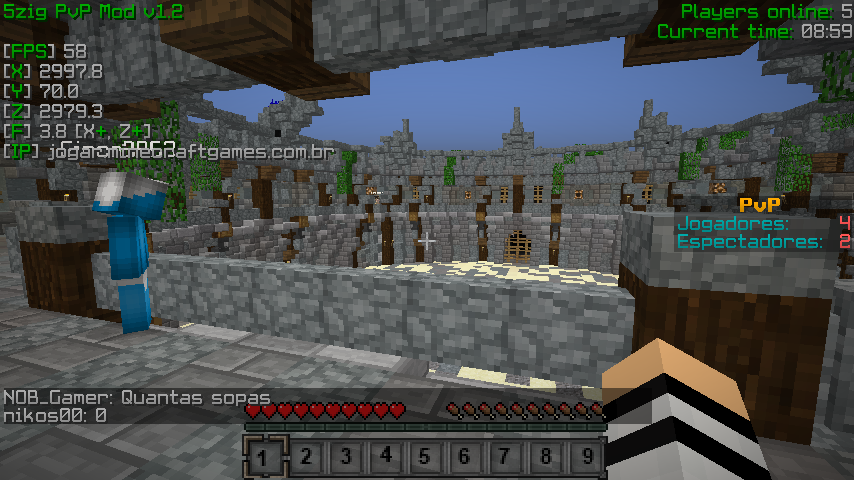The width and height of the screenshot is (854, 480).
Task: Select hotbar slot number 9
Action: point(585,458)
